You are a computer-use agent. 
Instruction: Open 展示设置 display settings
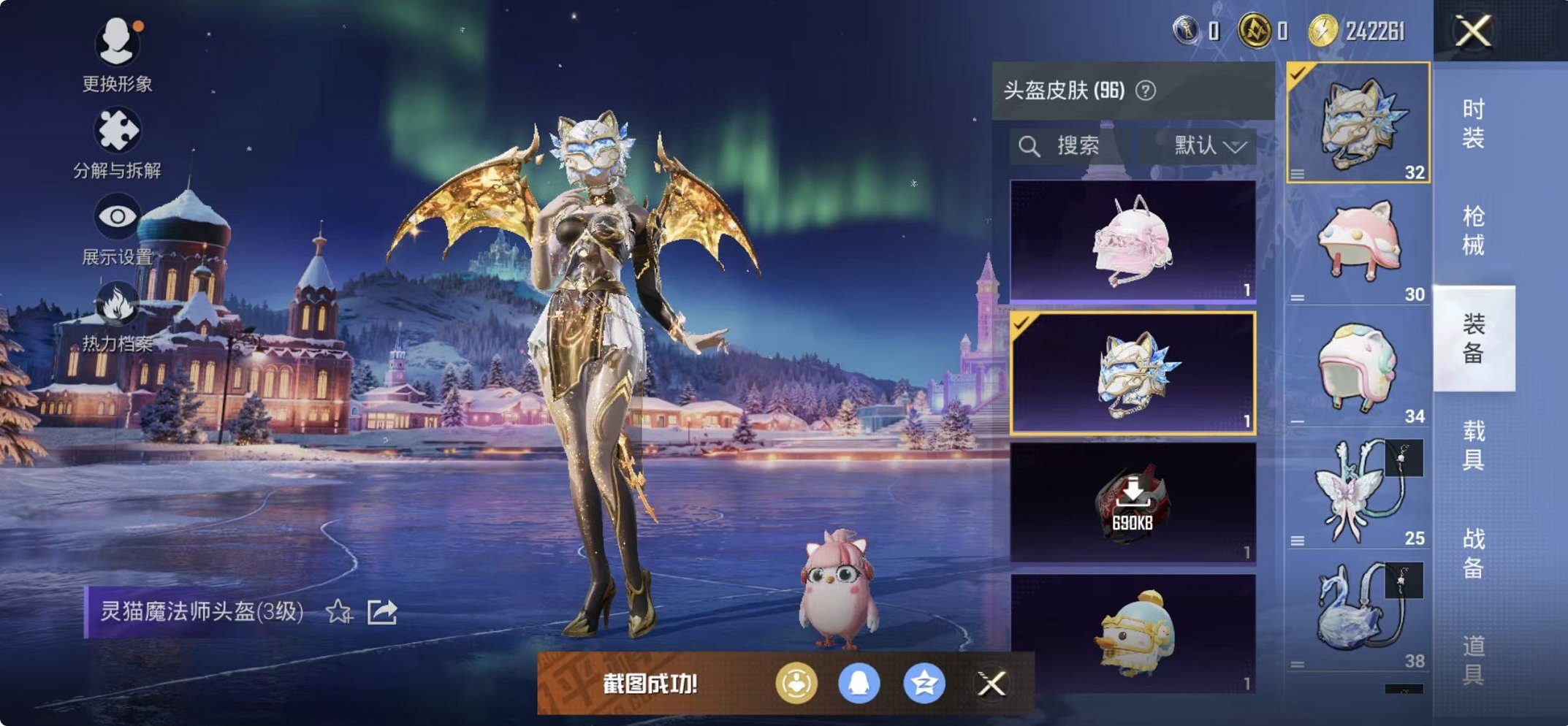coord(117,228)
